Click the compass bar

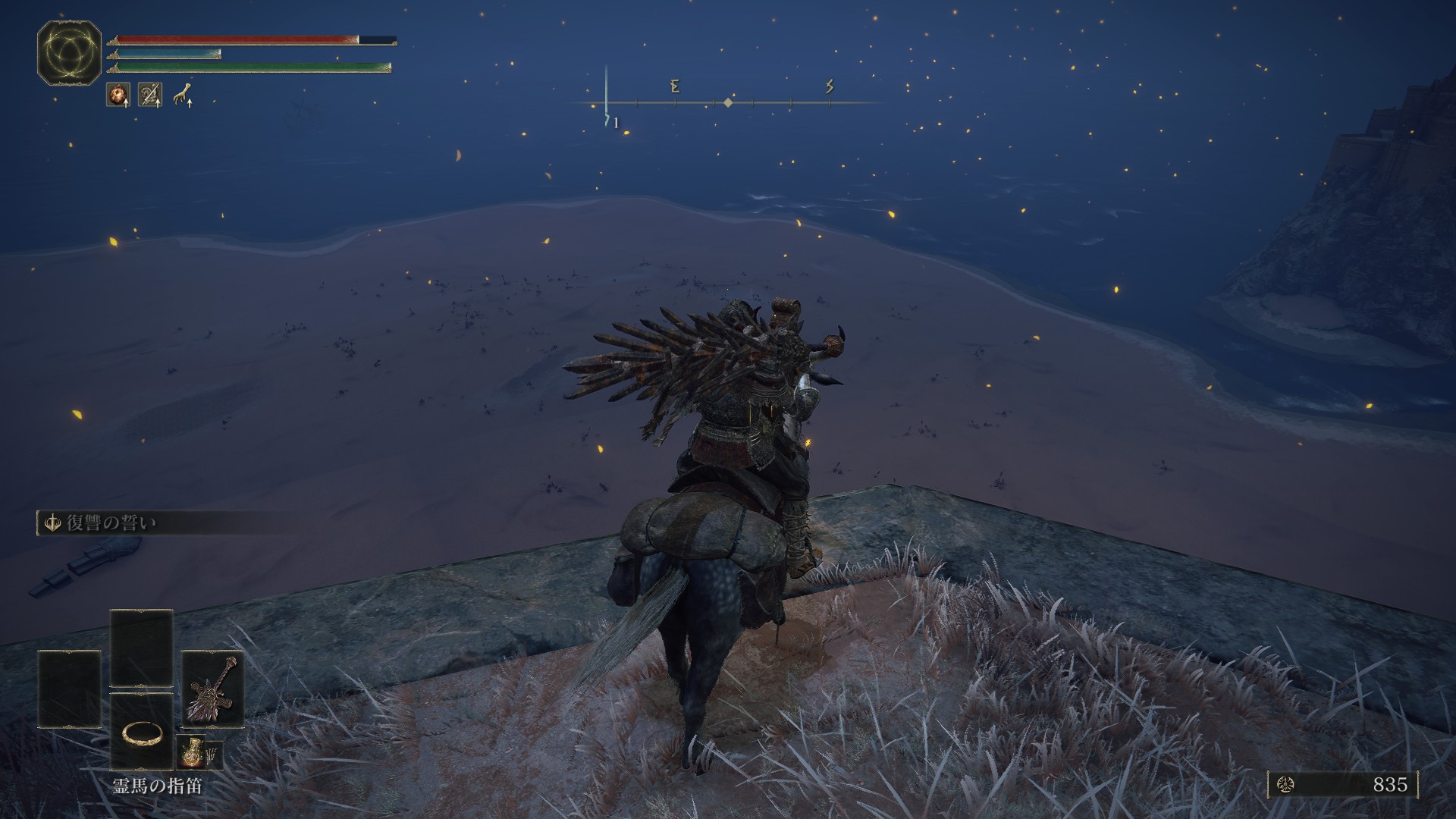[x=726, y=102]
